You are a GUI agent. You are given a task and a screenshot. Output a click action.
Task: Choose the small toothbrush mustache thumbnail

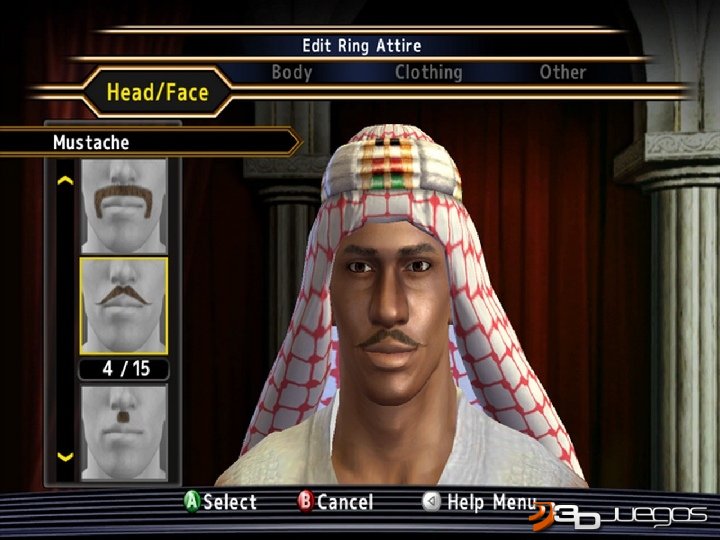click(x=123, y=428)
